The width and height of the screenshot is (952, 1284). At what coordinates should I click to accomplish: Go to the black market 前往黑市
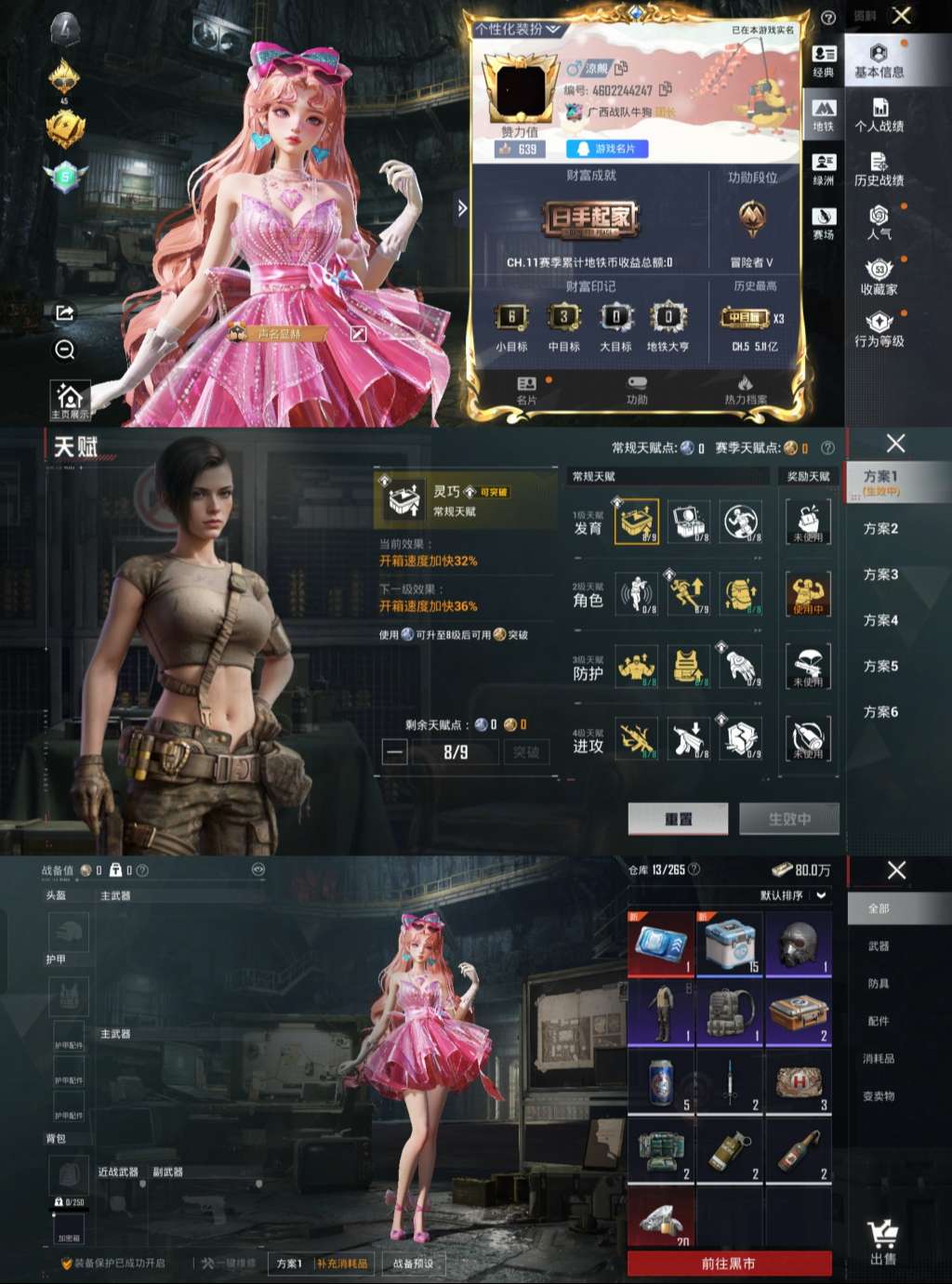[729, 1264]
